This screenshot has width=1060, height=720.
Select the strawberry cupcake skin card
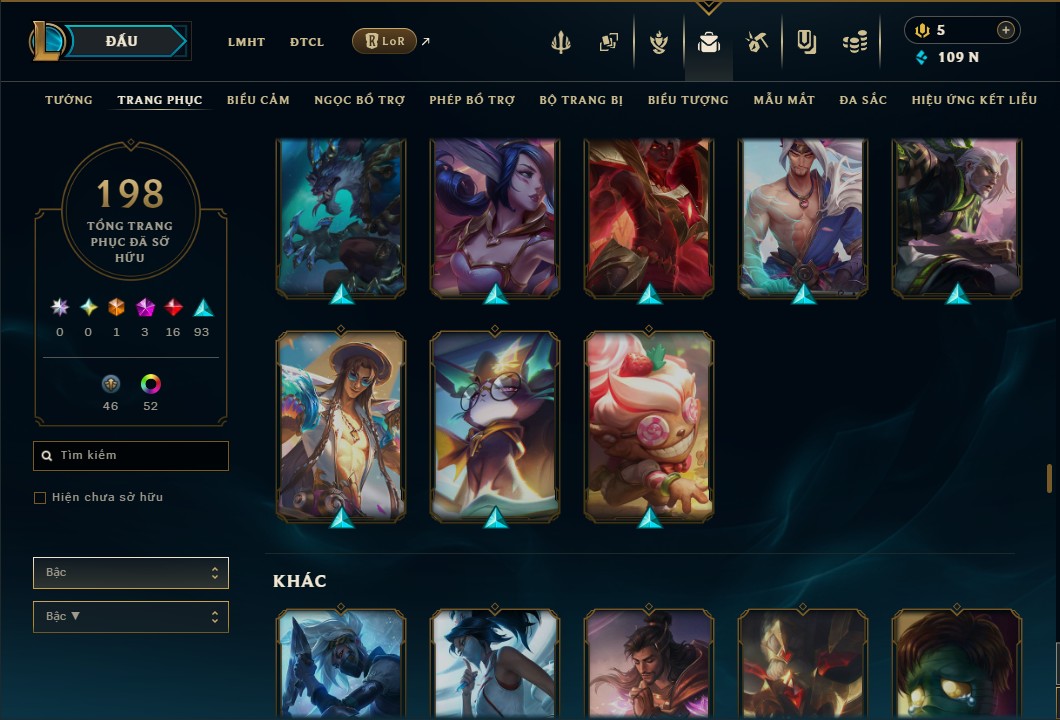pos(649,426)
